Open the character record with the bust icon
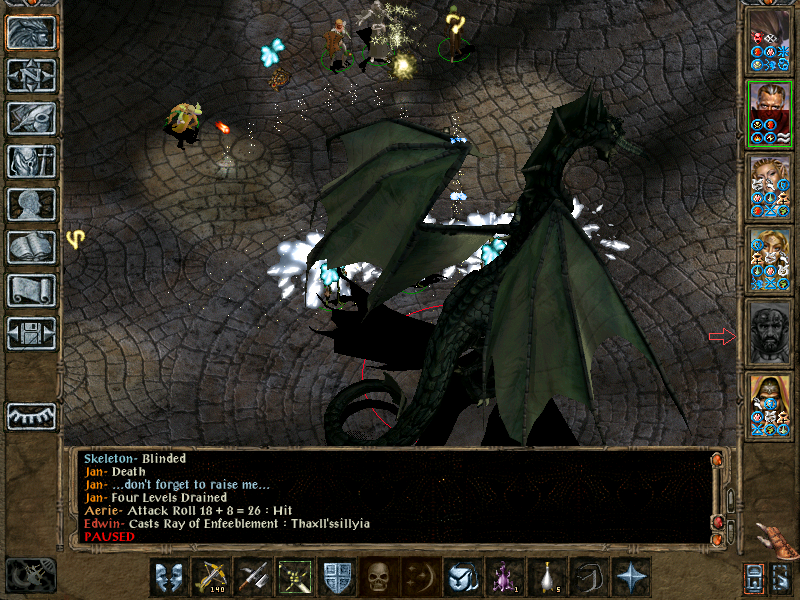 click(31, 204)
